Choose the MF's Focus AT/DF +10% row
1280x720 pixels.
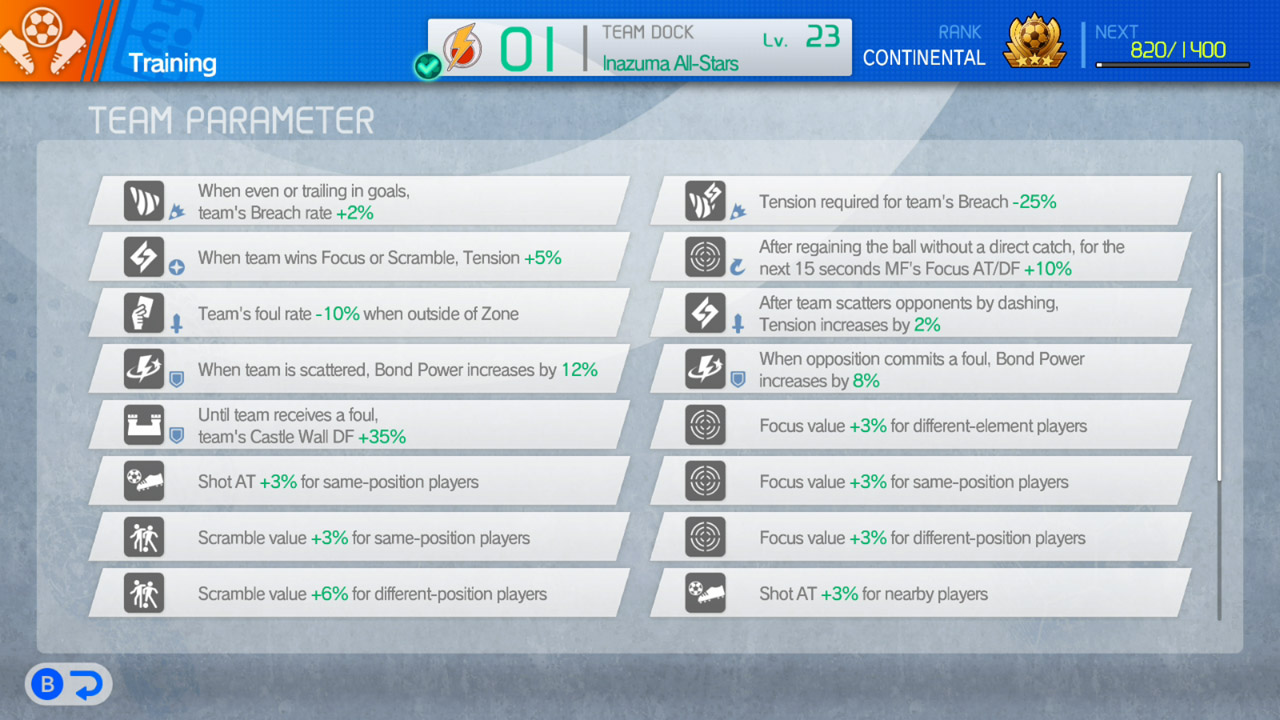point(920,257)
